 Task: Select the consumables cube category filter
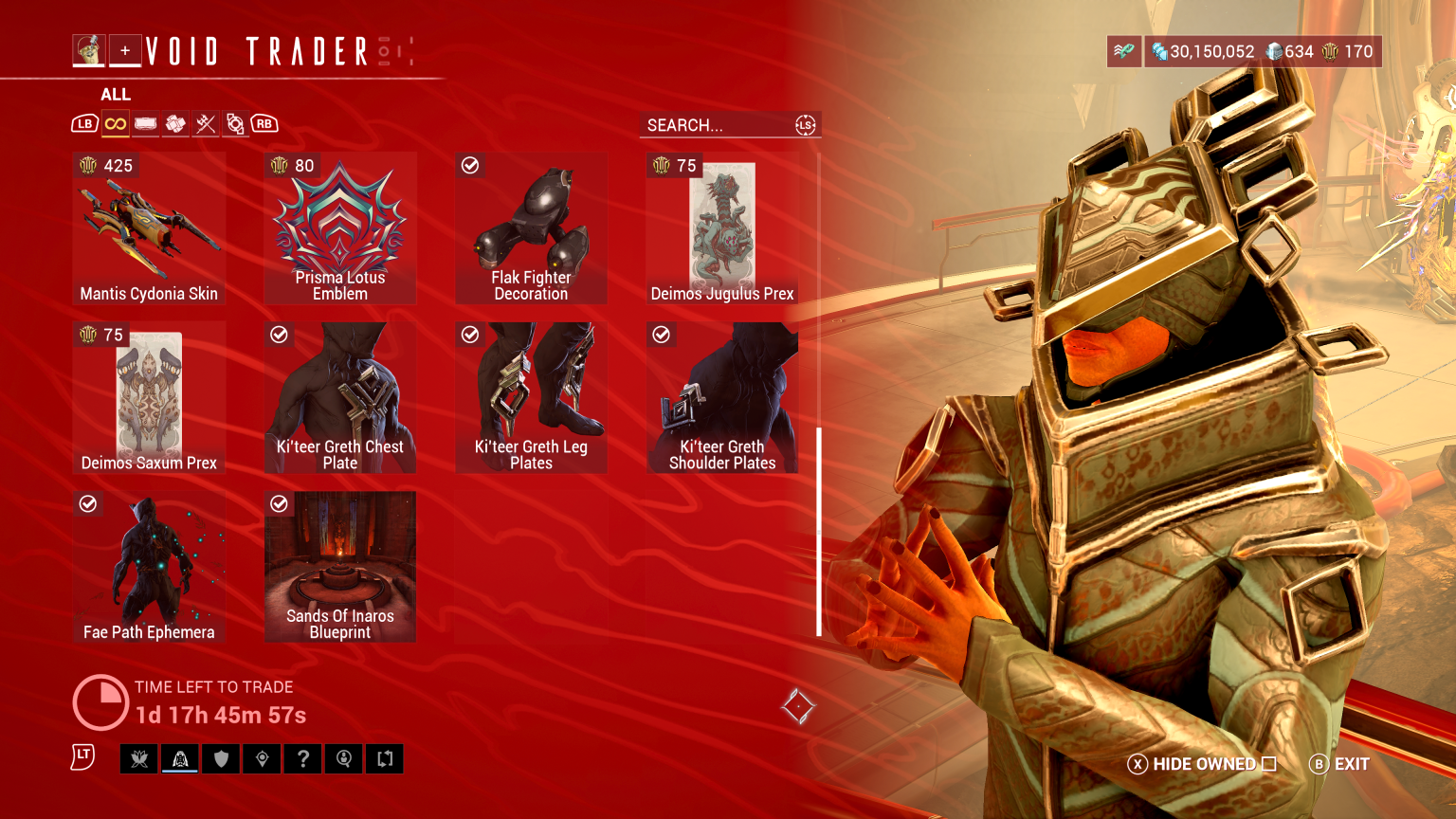tap(175, 123)
